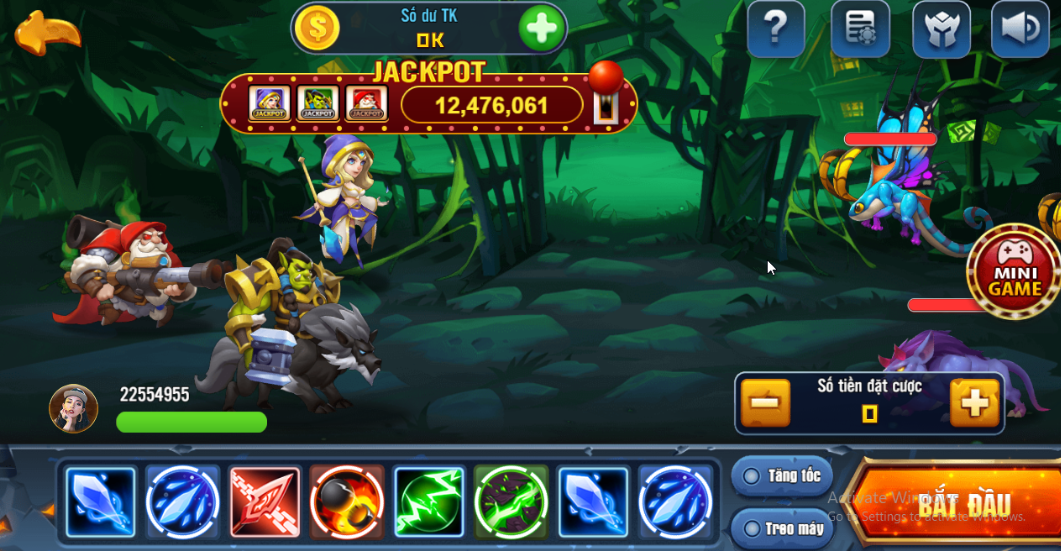Decrease the bet amount with minus
This screenshot has height=551, width=1061.
(x=765, y=403)
